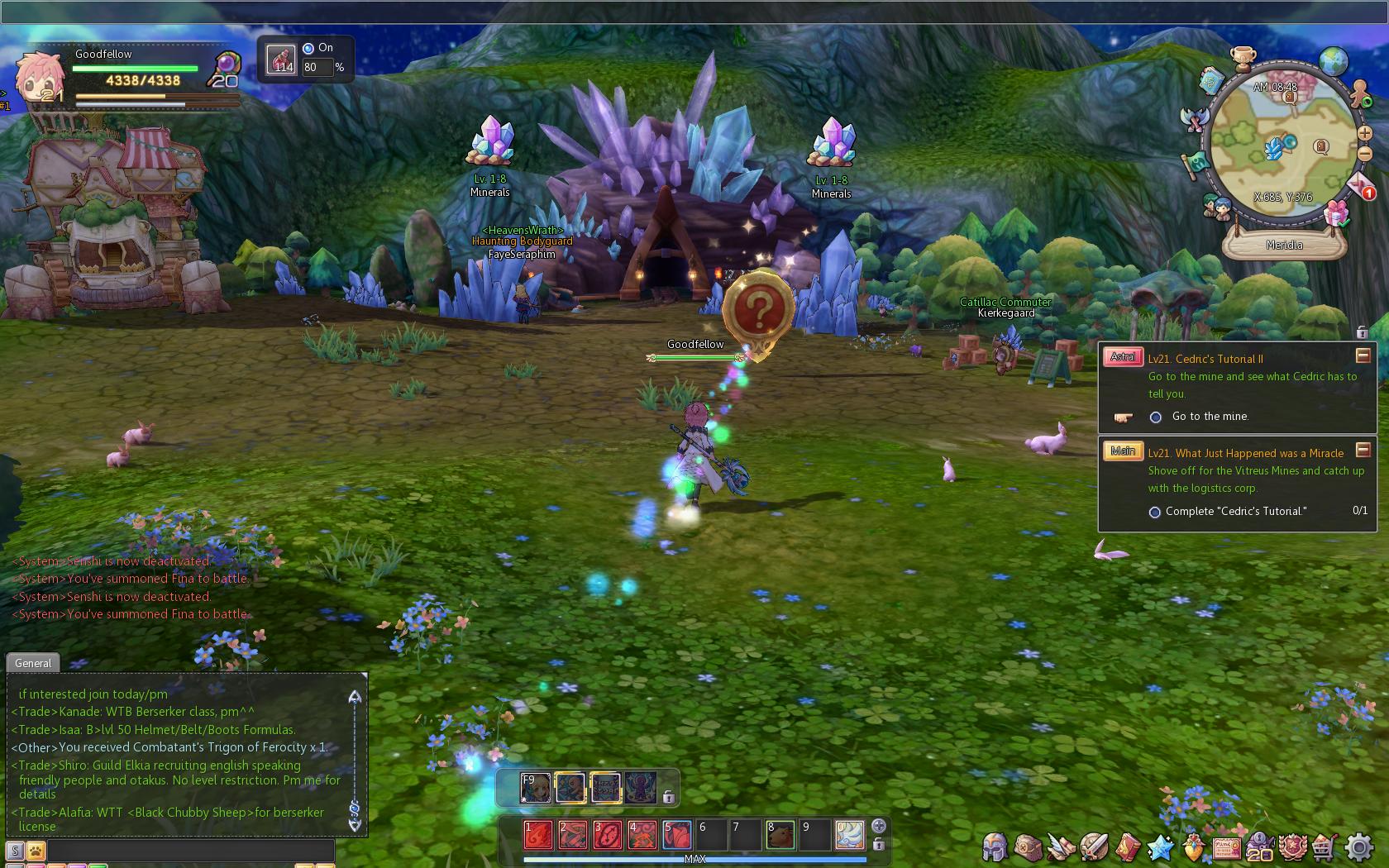
Task: Activate the red skill in hotbar slot 5
Action: coord(676,835)
